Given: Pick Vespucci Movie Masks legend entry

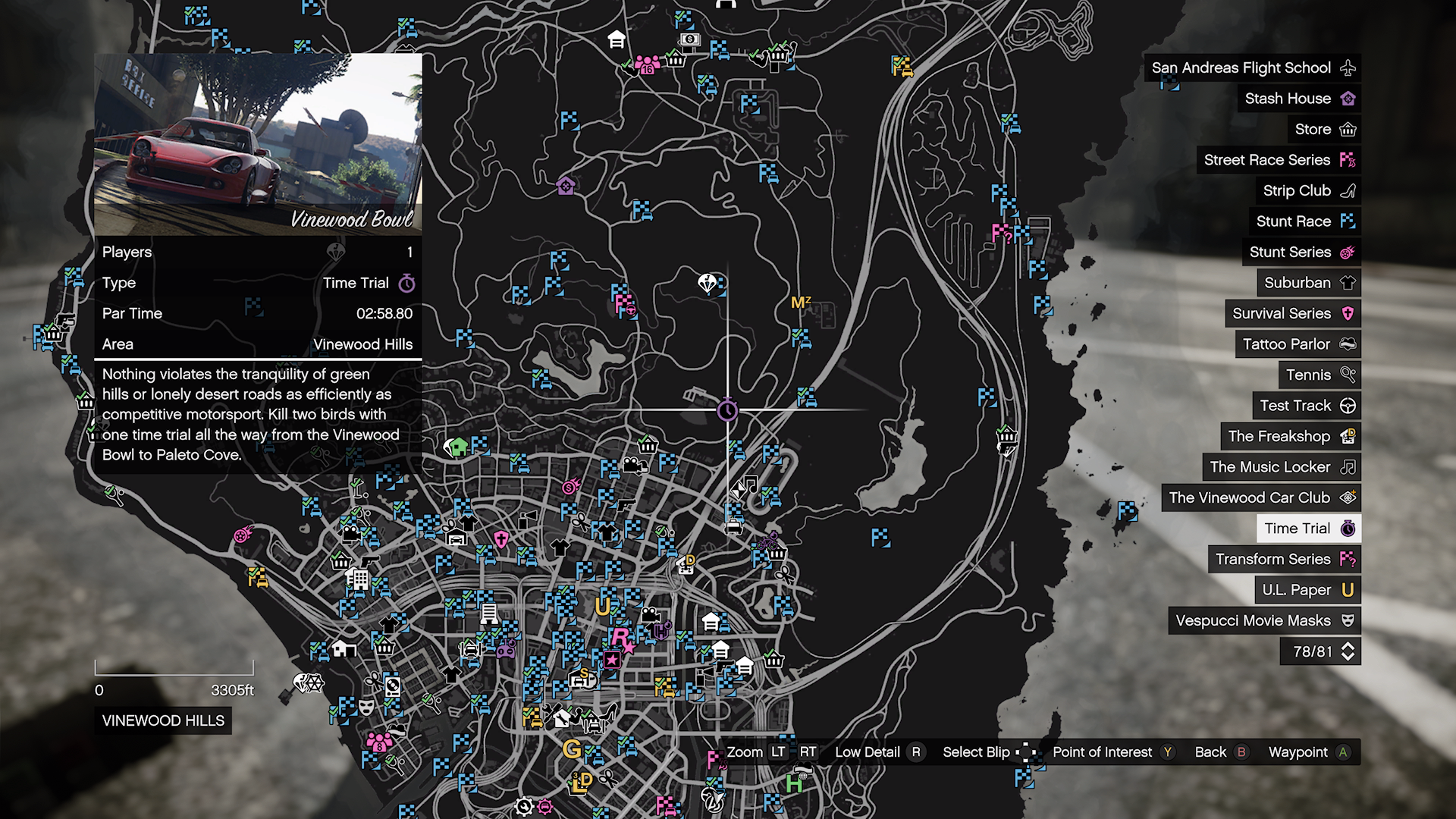Looking at the screenshot, I should [x=1264, y=620].
